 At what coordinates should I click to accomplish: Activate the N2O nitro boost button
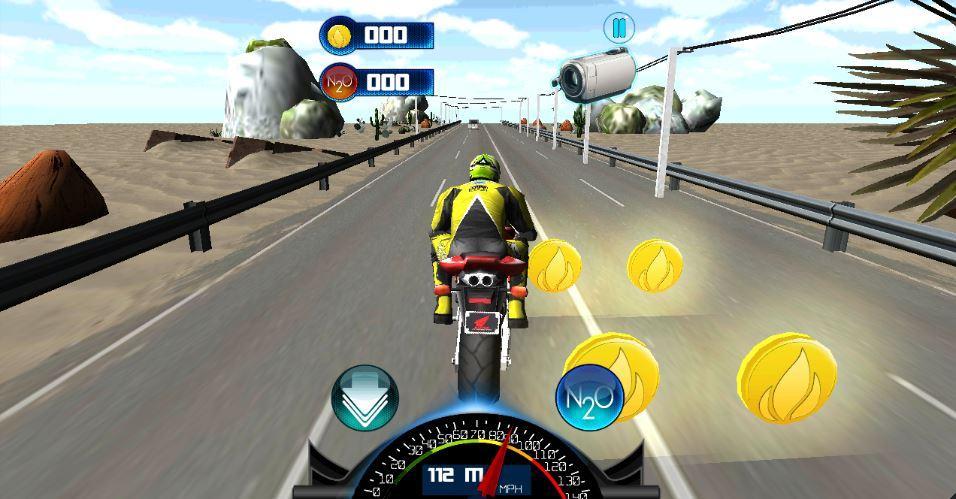click(x=590, y=398)
